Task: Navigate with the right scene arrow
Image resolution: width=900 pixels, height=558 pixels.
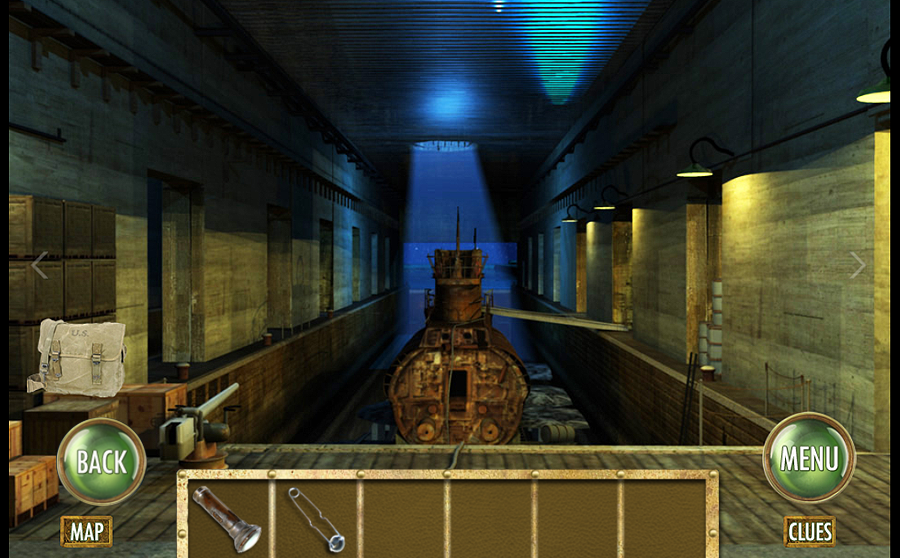Action: coord(857,265)
